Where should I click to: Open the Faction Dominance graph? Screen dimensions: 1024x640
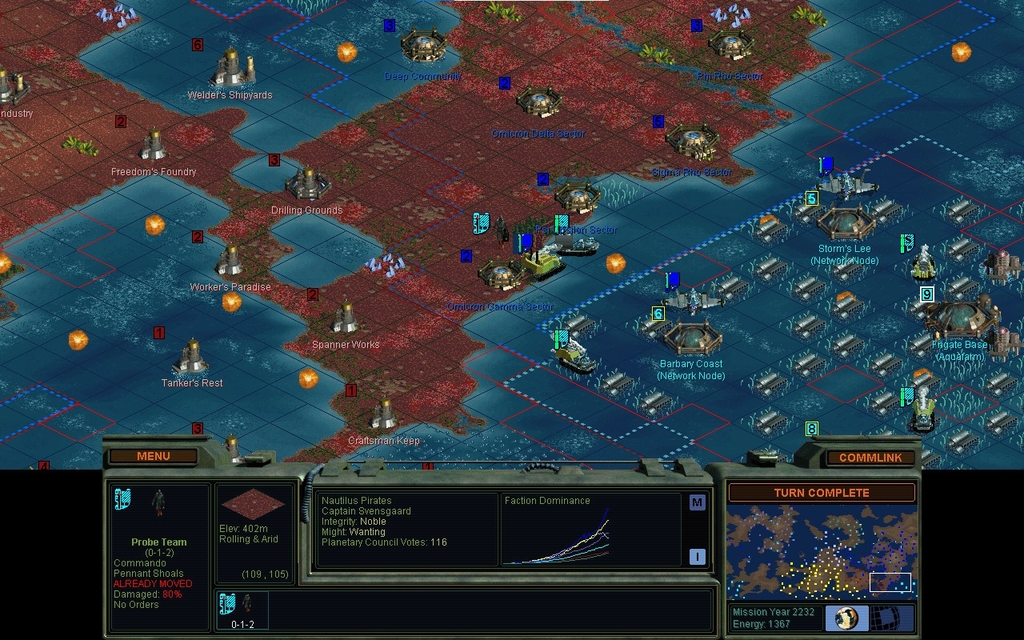[x=591, y=532]
